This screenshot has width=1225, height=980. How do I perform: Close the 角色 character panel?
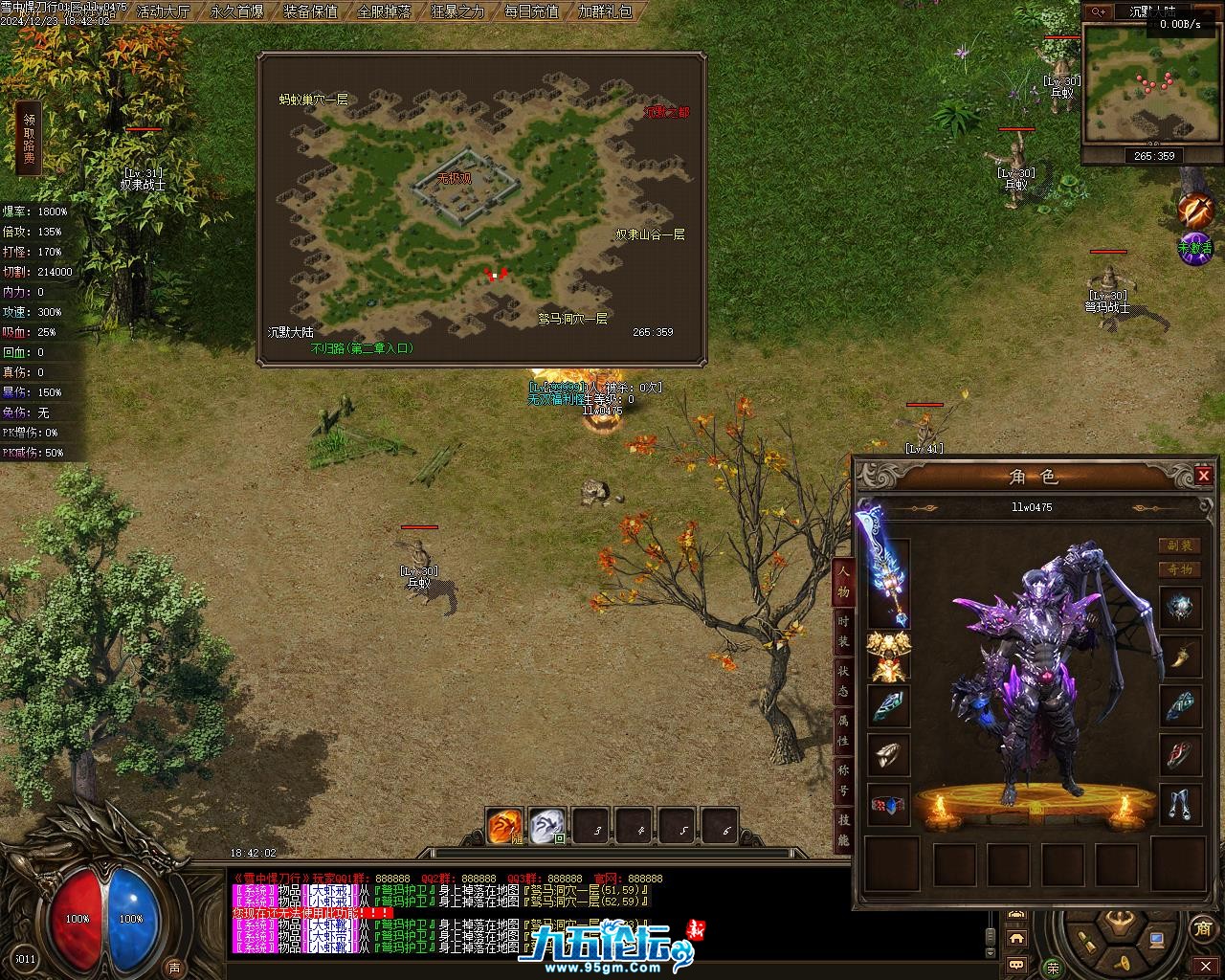(x=1204, y=476)
